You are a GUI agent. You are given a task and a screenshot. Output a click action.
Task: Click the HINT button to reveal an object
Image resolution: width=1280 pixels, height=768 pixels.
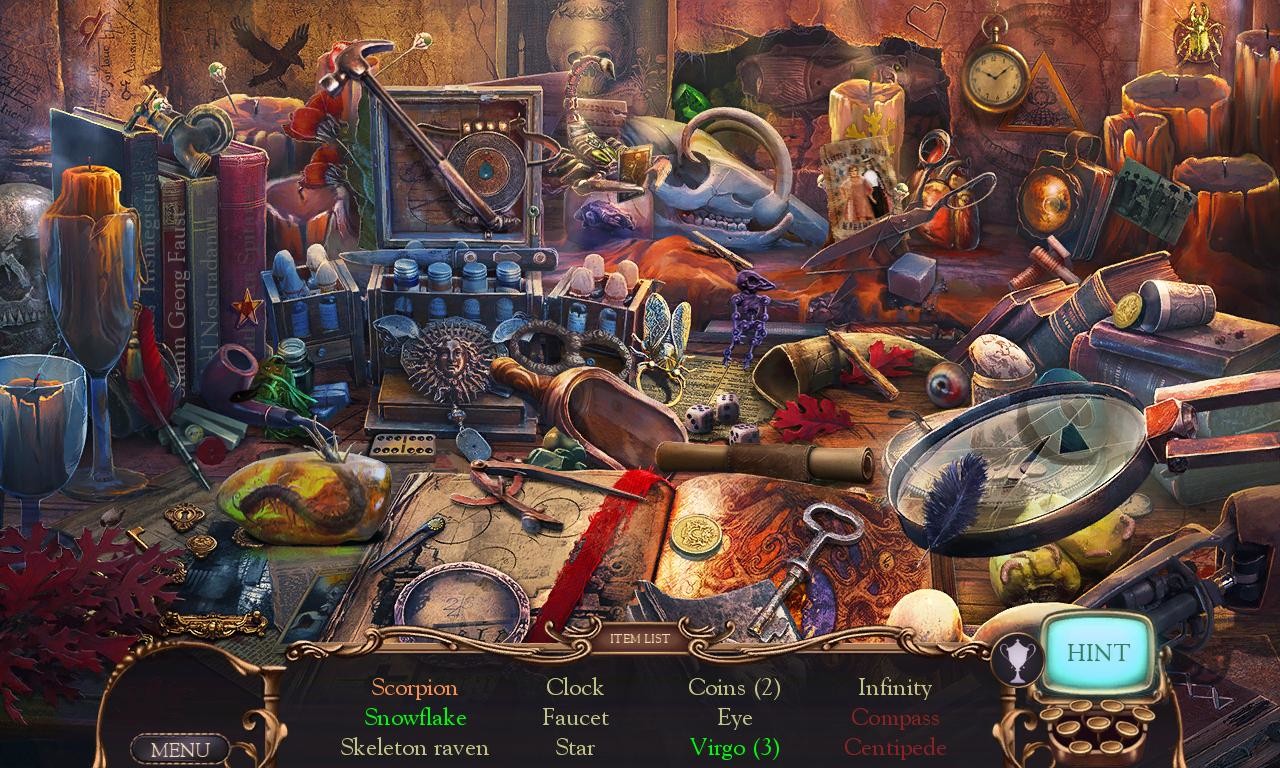(x=1096, y=652)
